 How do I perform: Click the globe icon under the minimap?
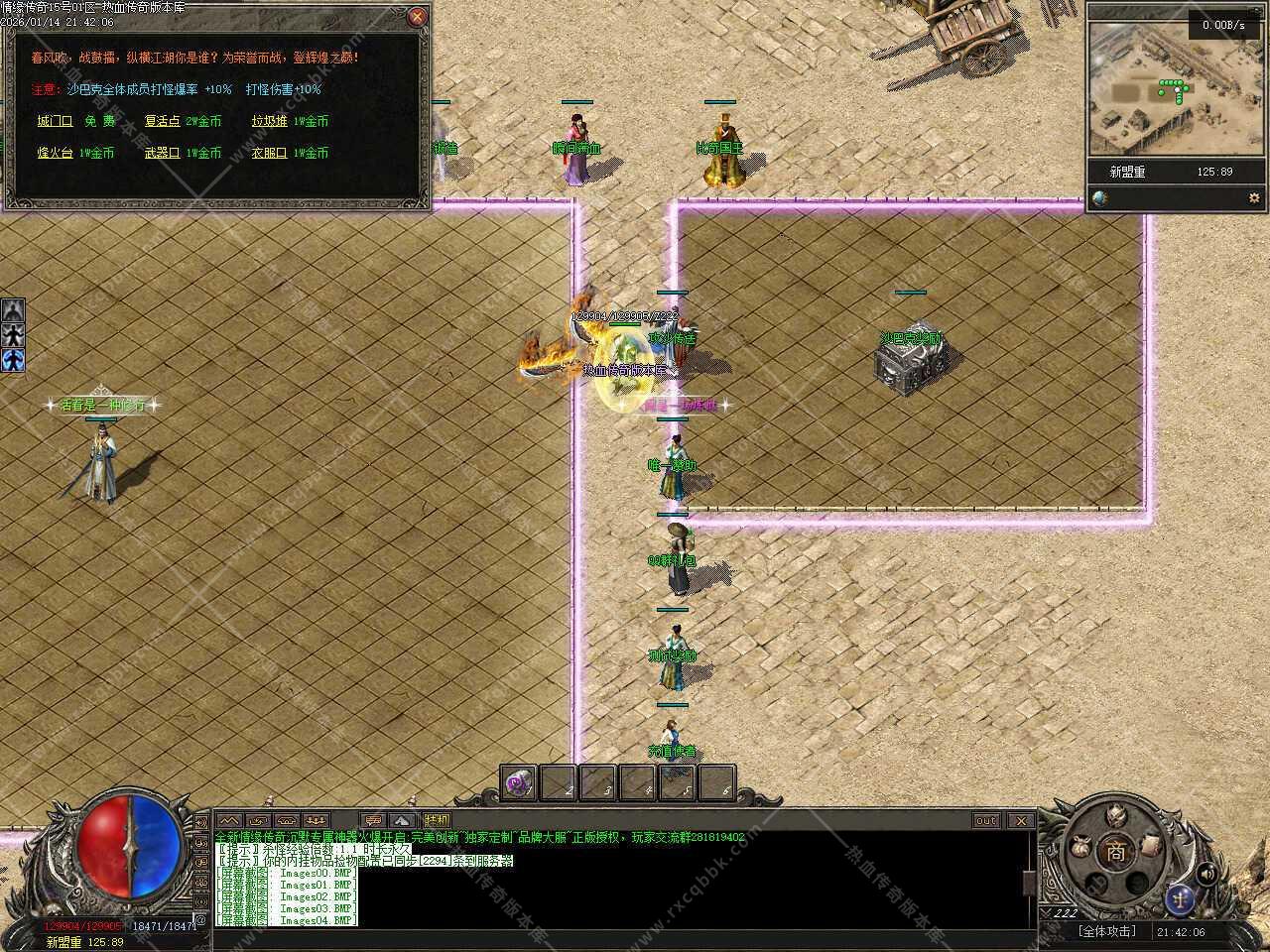tap(1100, 198)
